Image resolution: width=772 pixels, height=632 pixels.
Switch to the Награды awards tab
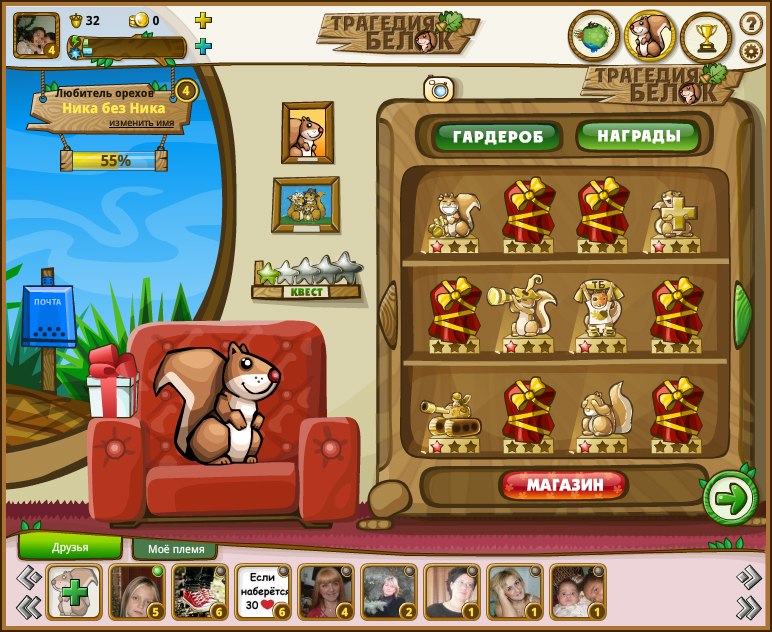click(x=638, y=135)
